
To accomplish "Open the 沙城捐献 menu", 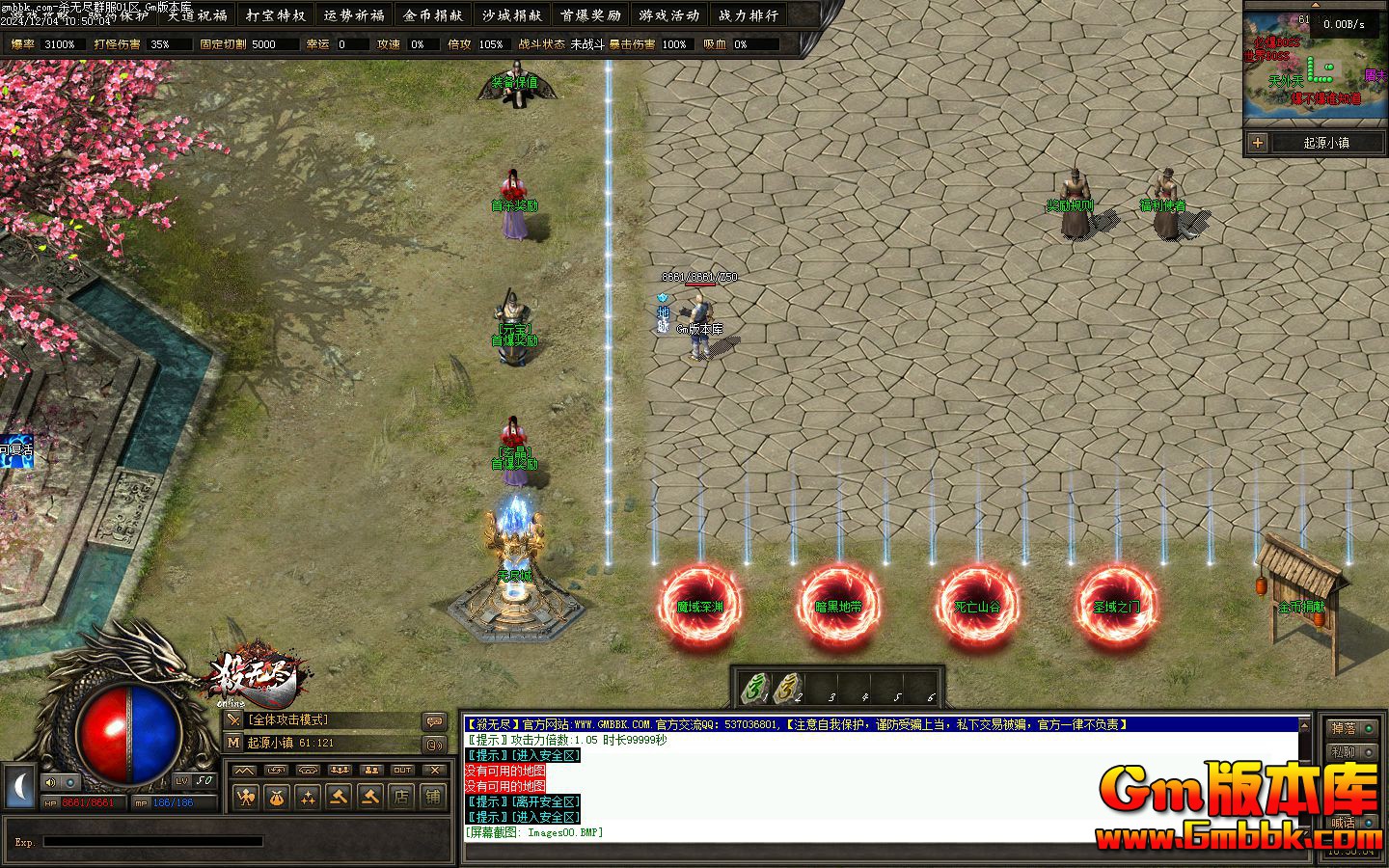I will pos(511,14).
